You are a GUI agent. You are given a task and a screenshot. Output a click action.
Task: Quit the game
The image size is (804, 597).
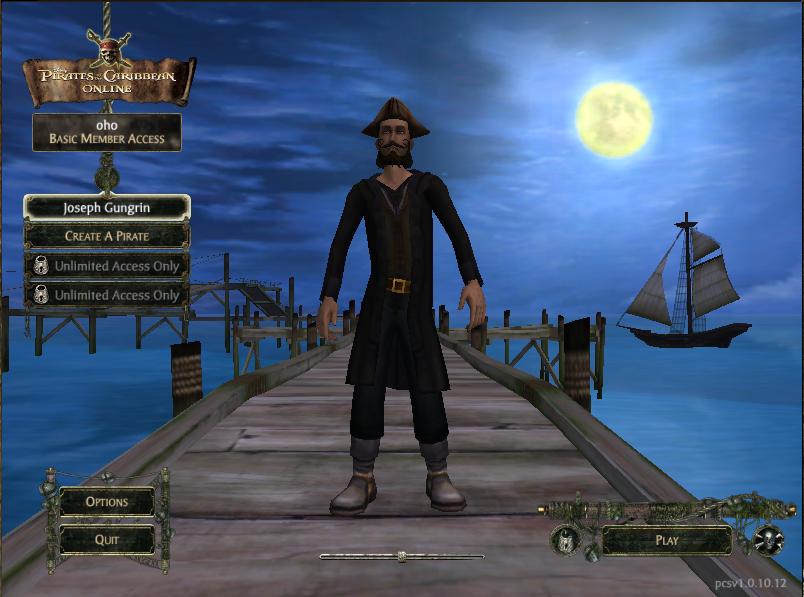[x=106, y=539]
